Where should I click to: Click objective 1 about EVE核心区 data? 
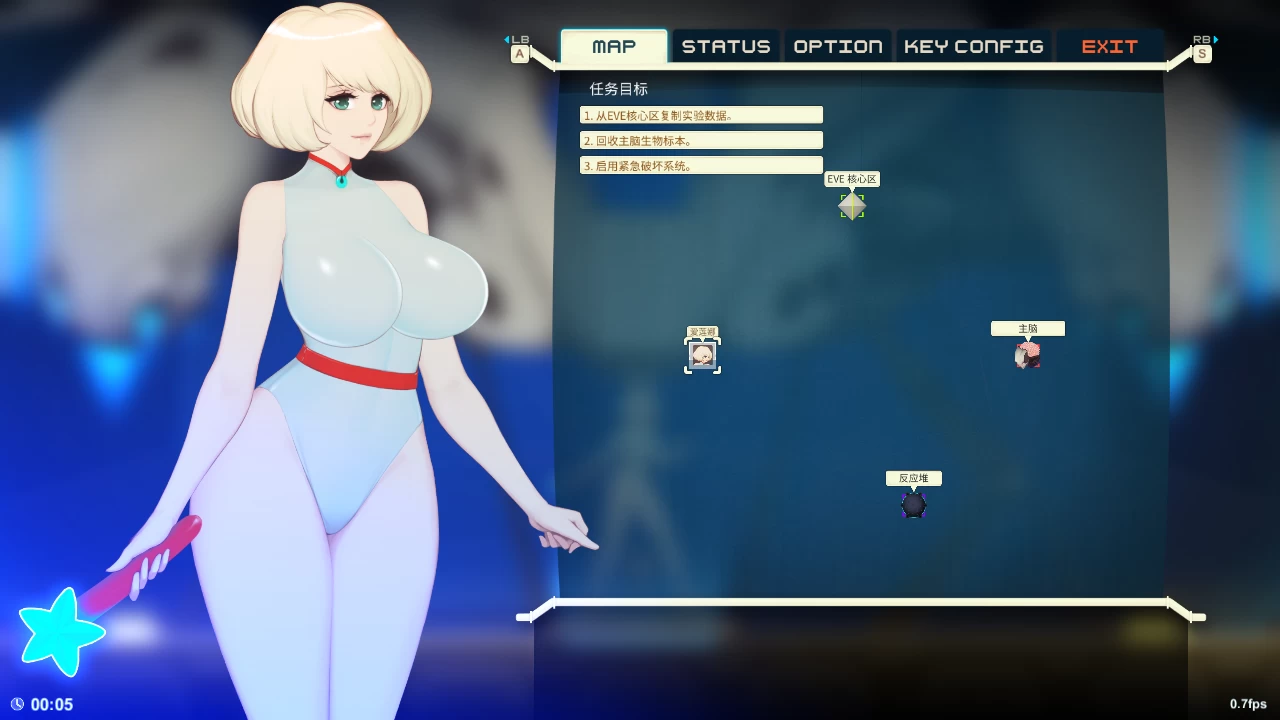click(700, 114)
